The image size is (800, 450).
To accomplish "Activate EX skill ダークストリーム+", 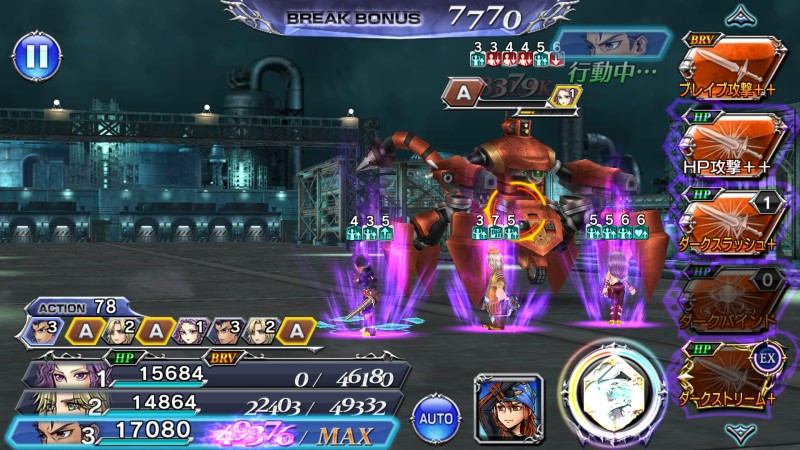I will coord(731,375).
